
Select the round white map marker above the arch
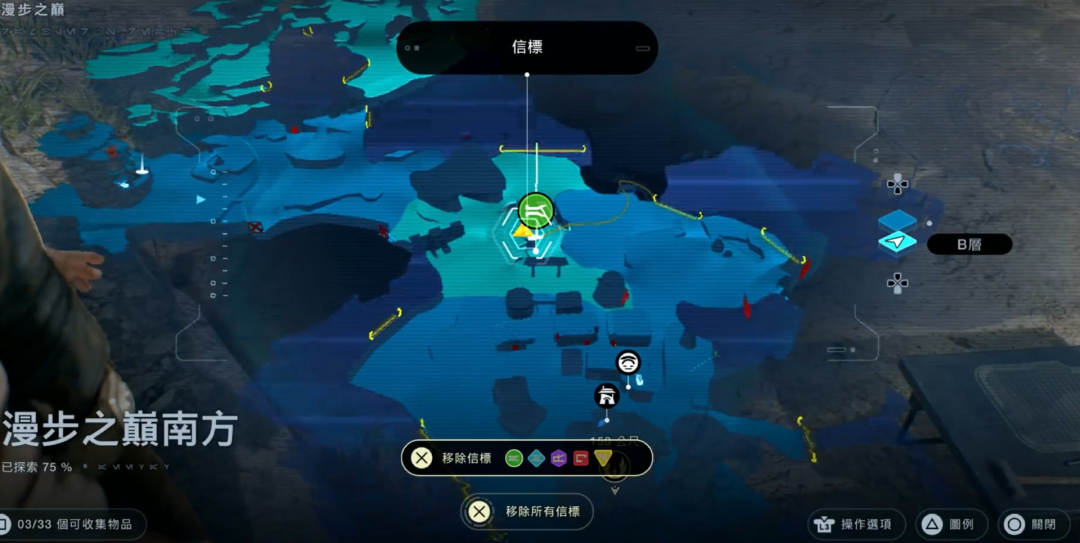point(628,362)
